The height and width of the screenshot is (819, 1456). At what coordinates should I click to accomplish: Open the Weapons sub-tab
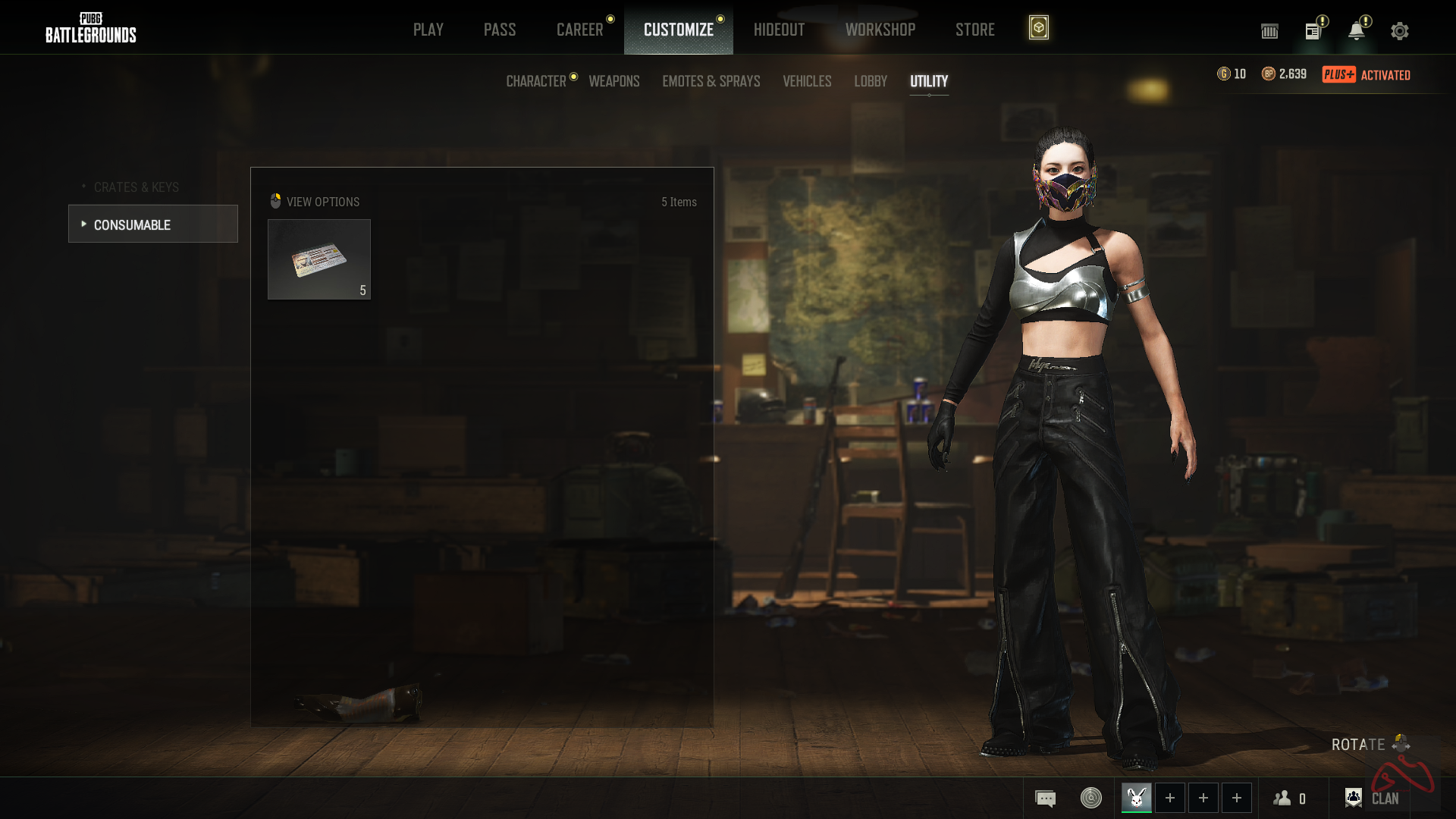(x=614, y=81)
